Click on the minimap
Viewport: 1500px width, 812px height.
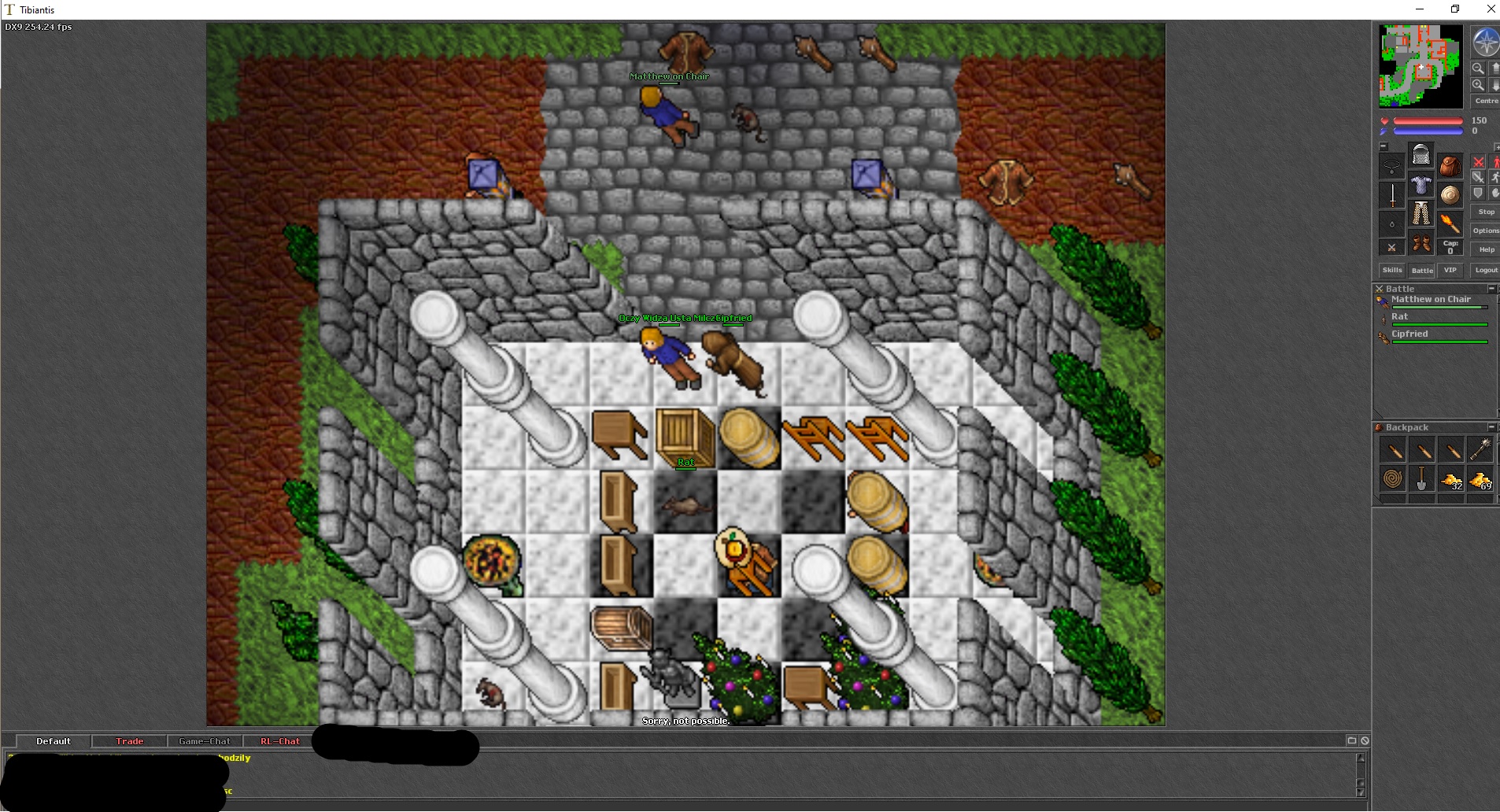(1421, 66)
